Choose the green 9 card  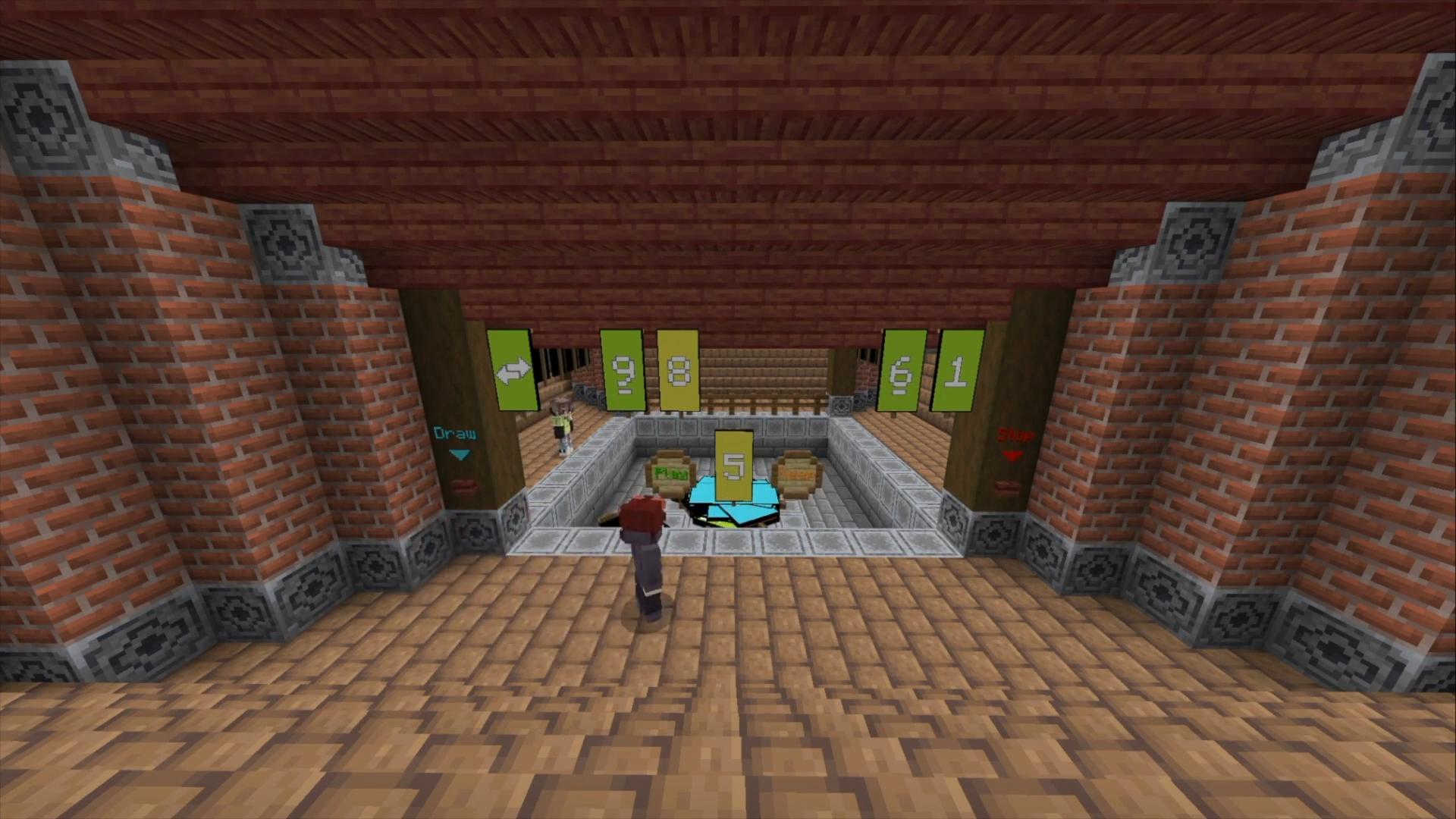[x=623, y=371]
